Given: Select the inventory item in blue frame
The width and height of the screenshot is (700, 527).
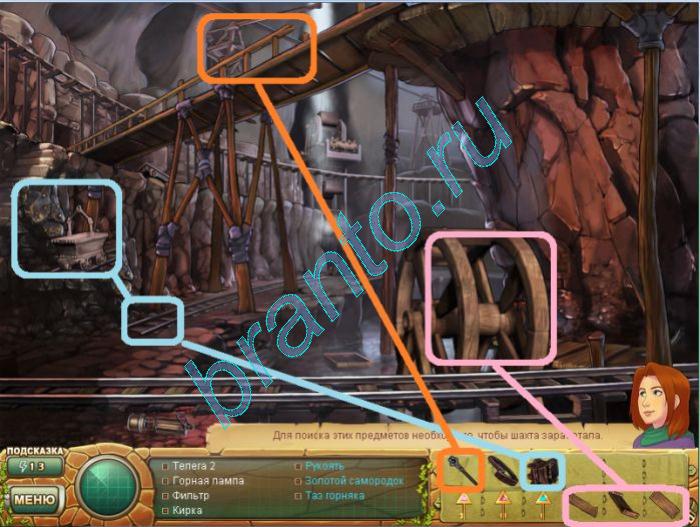Looking at the screenshot, I should tap(544, 469).
